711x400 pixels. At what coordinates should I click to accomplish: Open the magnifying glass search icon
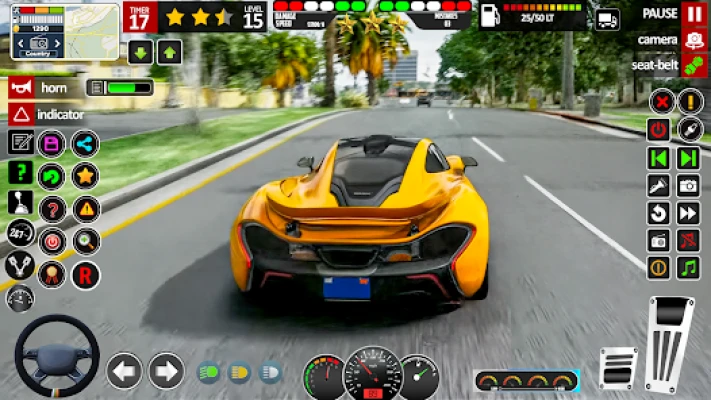click(85, 241)
